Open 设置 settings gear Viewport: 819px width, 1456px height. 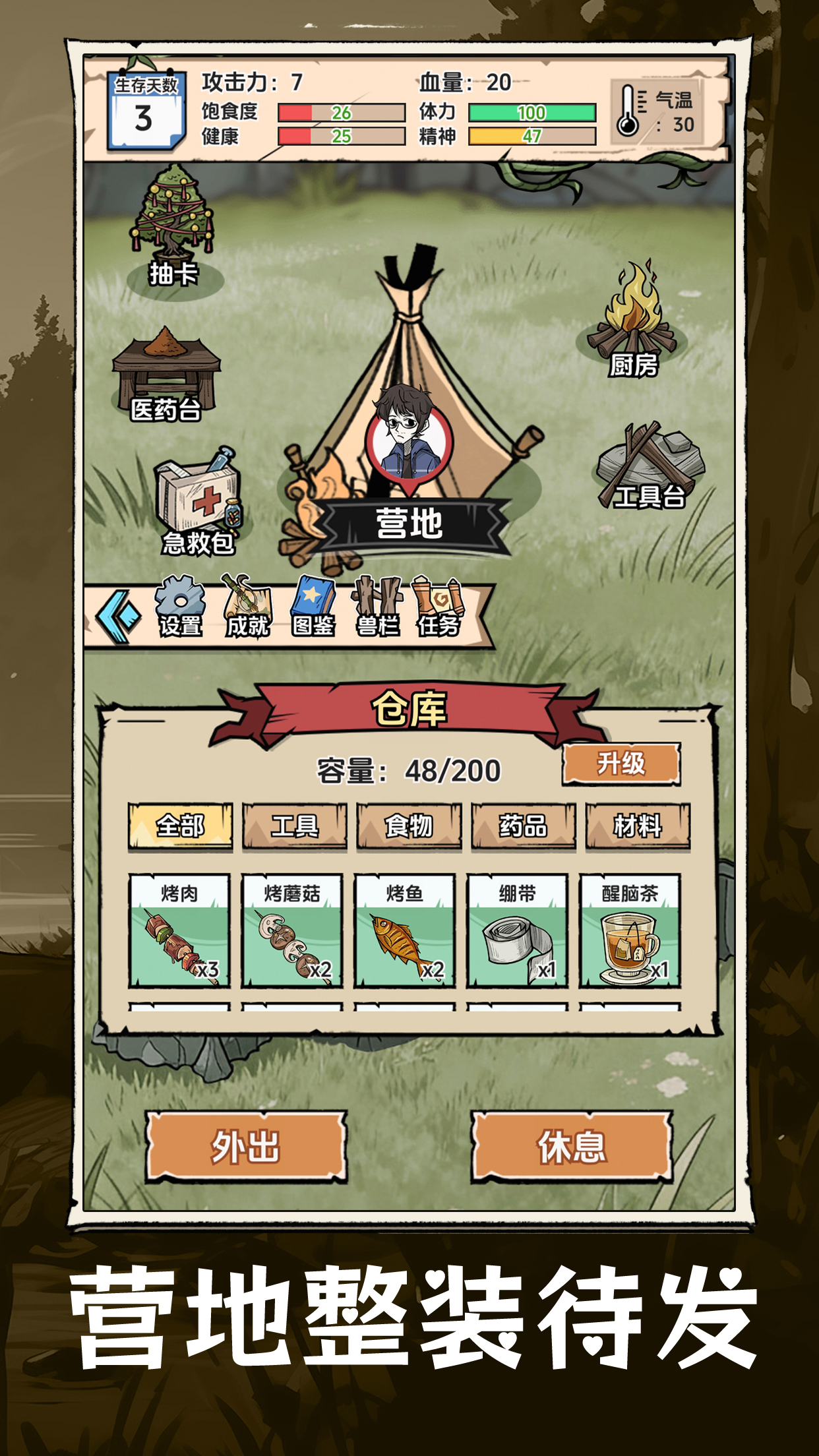click(x=180, y=607)
